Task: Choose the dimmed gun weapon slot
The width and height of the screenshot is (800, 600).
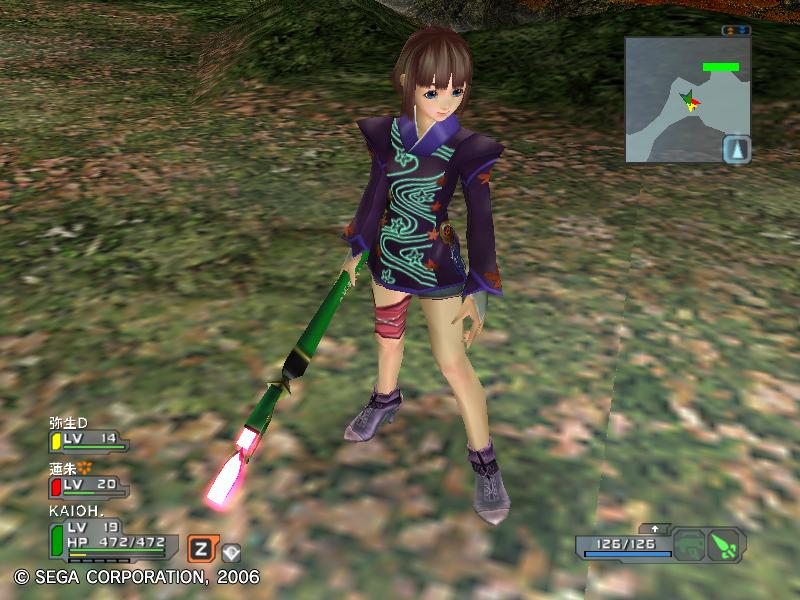Action: pos(688,546)
